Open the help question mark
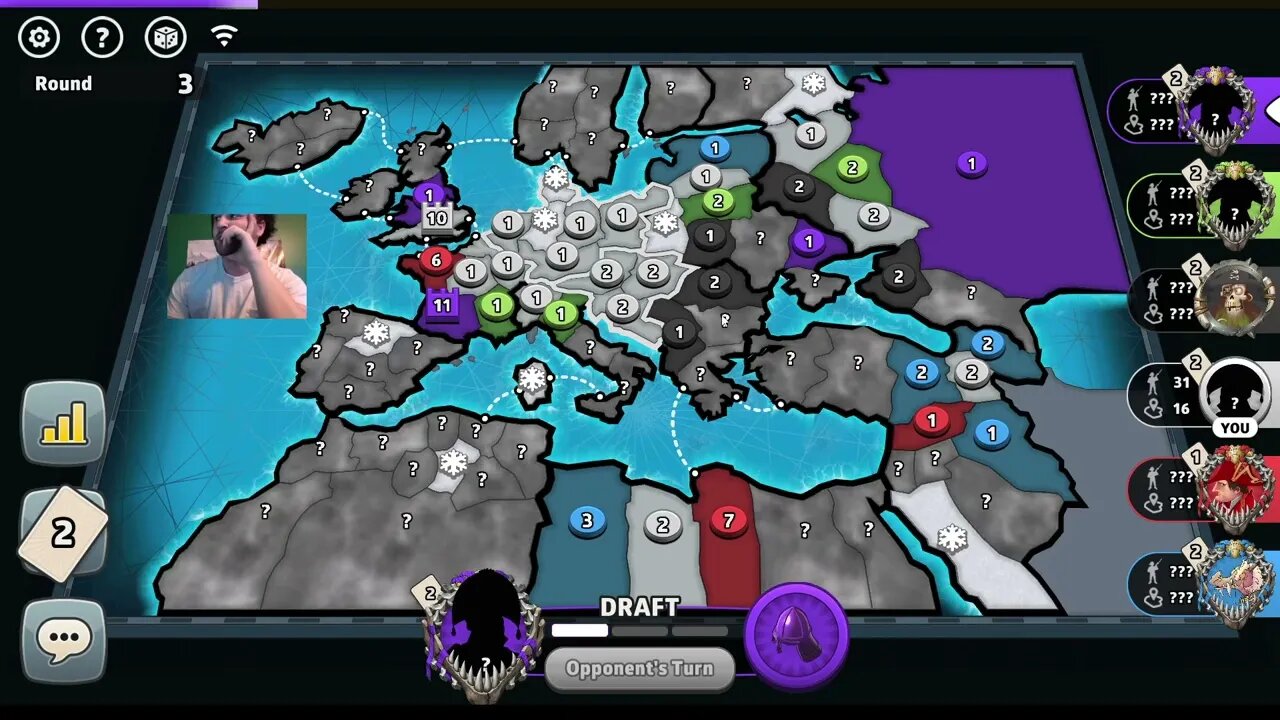Viewport: 1280px width, 720px height. coord(102,38)
